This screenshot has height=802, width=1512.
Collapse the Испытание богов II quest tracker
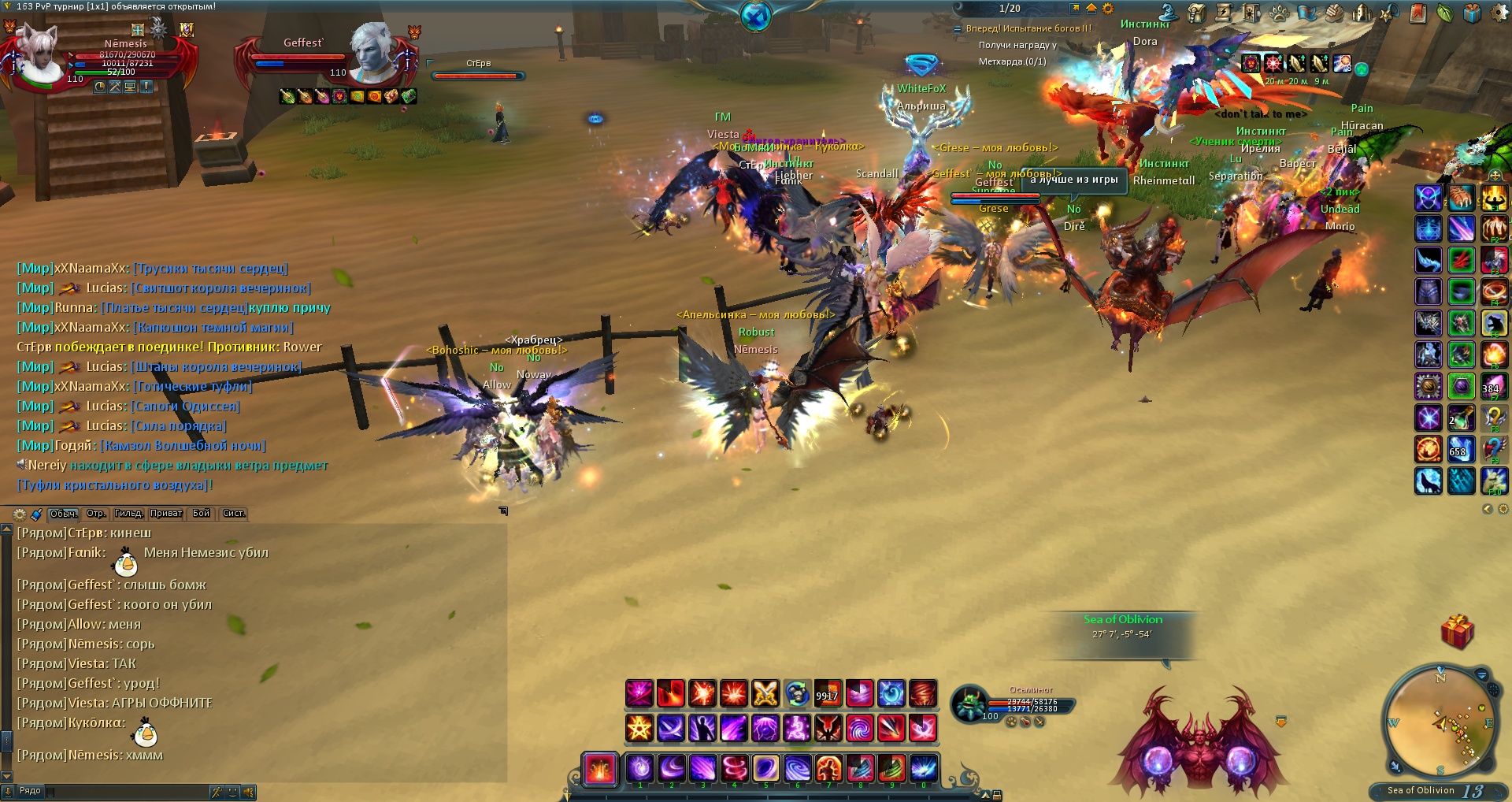[958, 29]
